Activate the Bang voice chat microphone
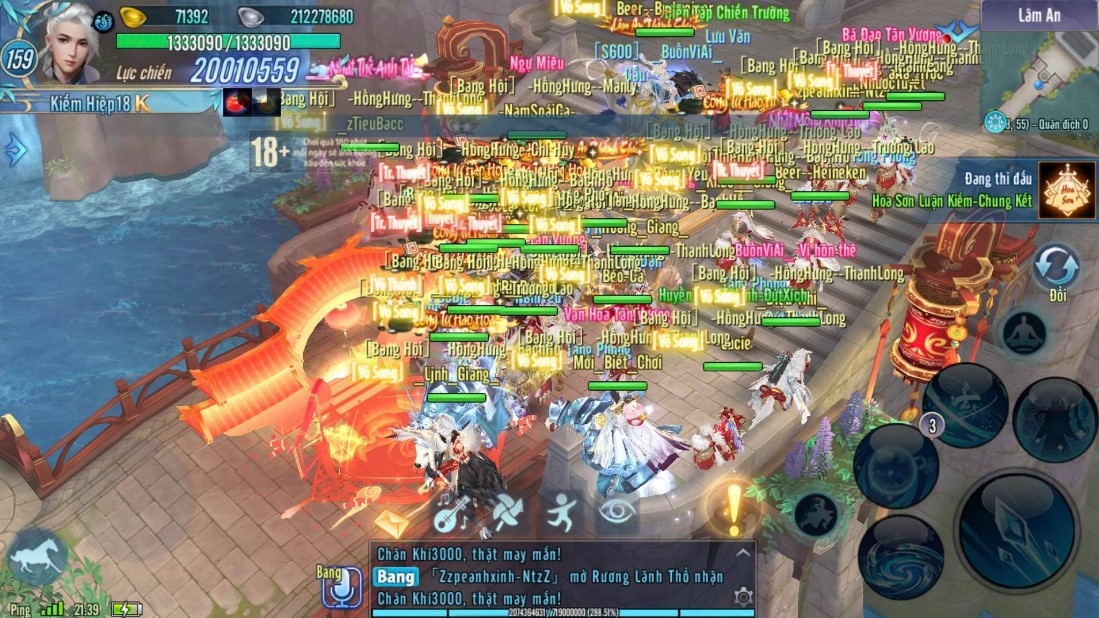The image size is (1099, 618). [340, 590]
